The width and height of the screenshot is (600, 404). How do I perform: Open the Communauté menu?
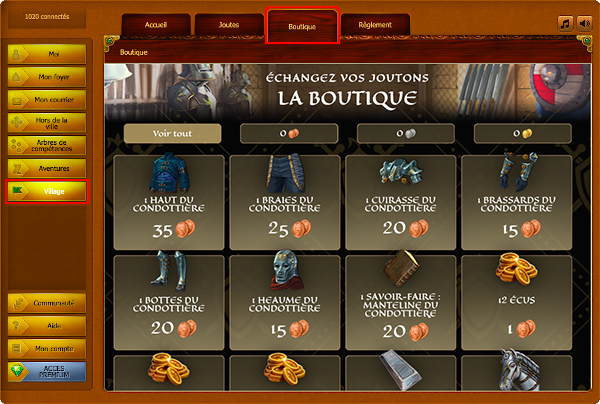click(46, 303)
